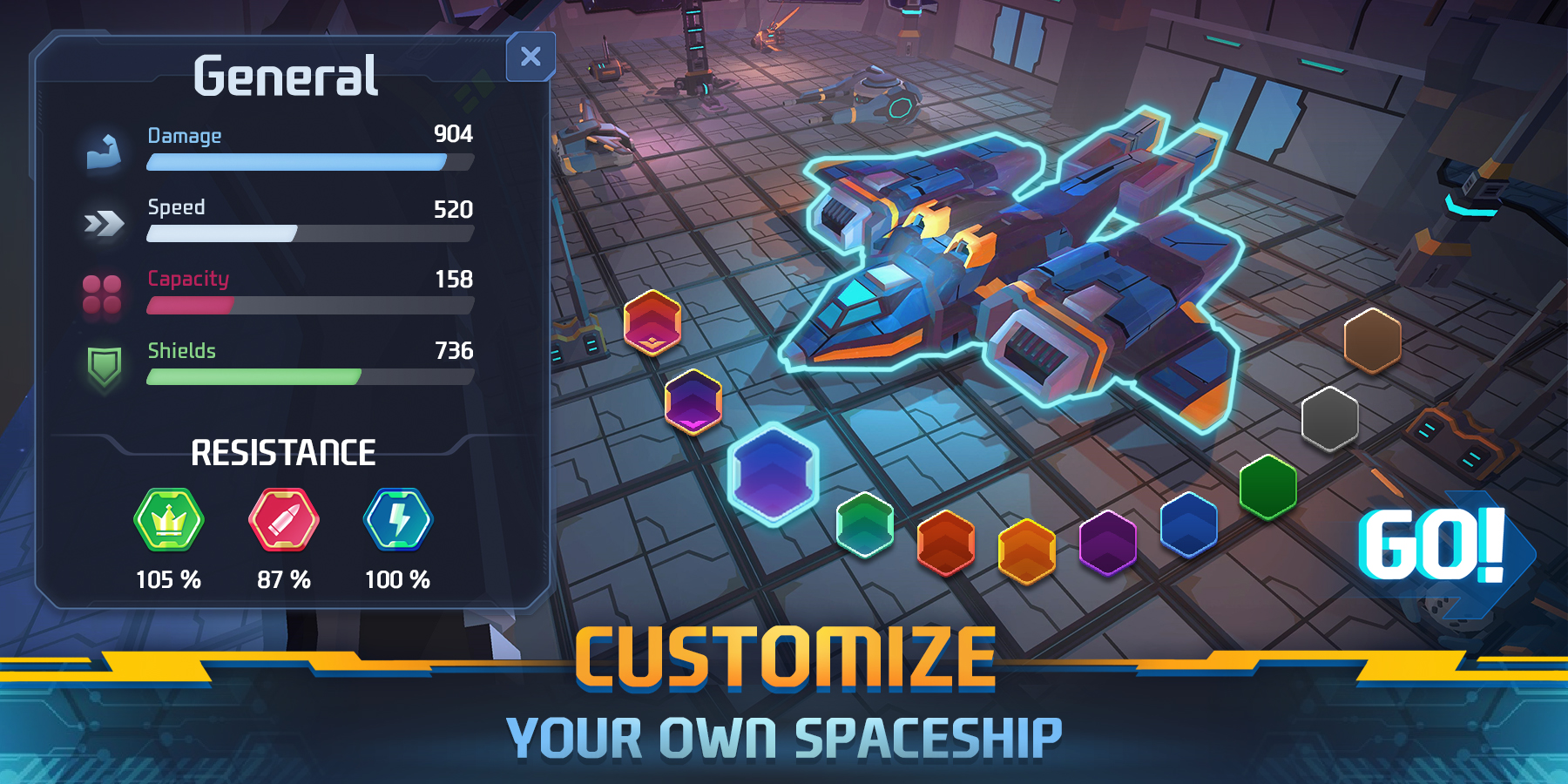Click the Damage muscle-arm stat icon
The width and height of the screenshot is (1568, 784).
point(104,150)
